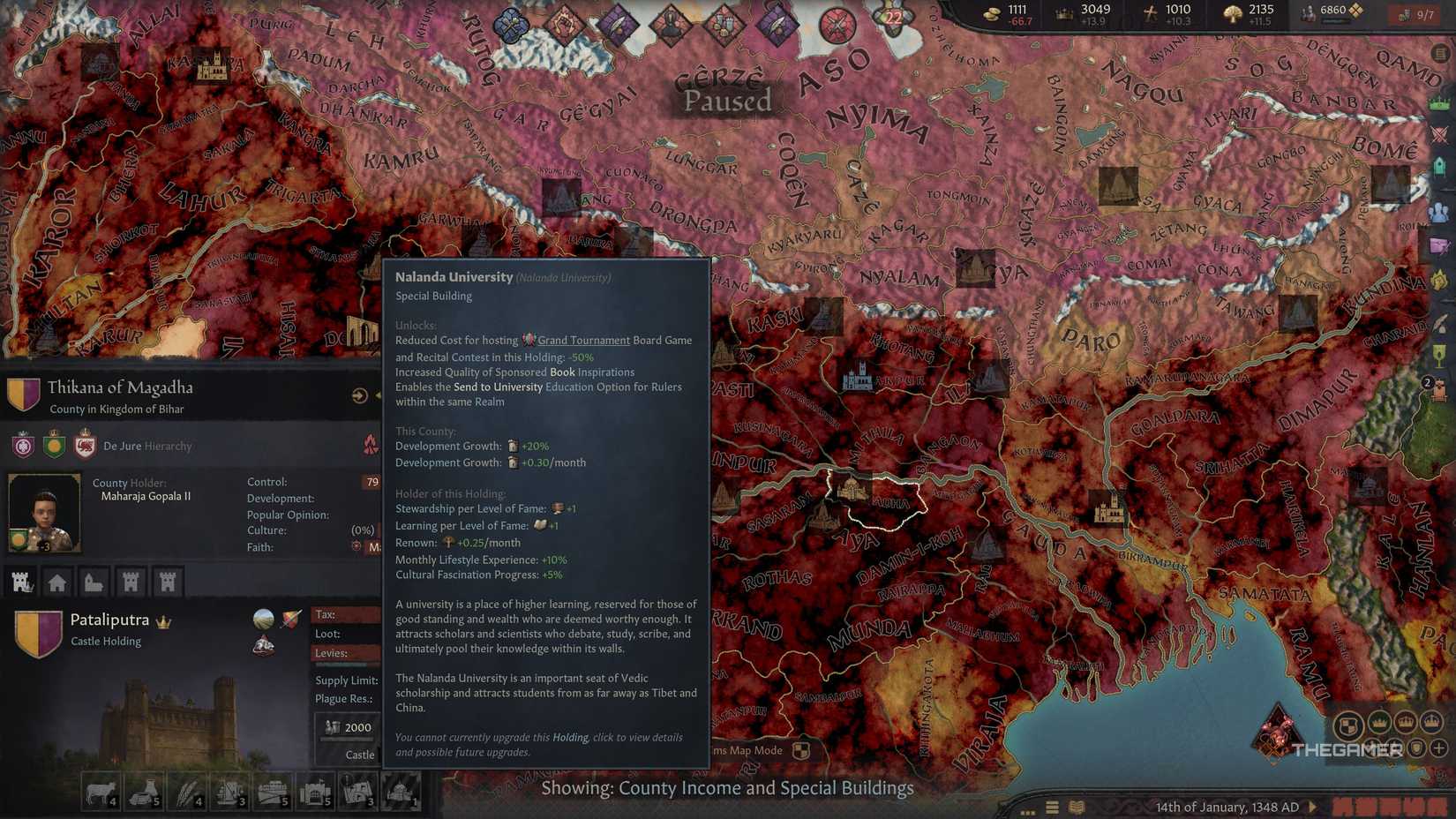The image size is (1456, 819).
Task: Click the date display showing 14th of January 1348
Action: [x=1229, y=807]
